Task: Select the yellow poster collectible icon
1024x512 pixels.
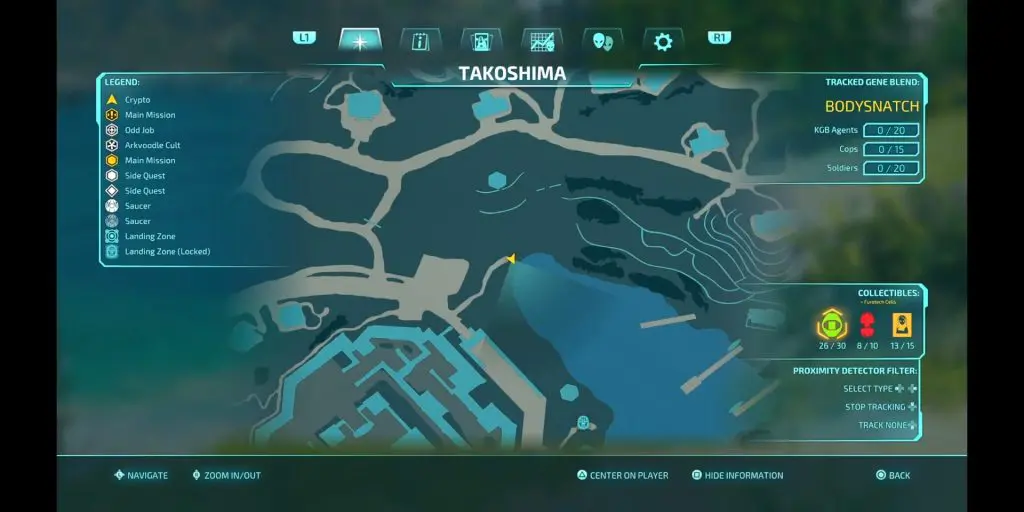Action: tap(902, 324)
